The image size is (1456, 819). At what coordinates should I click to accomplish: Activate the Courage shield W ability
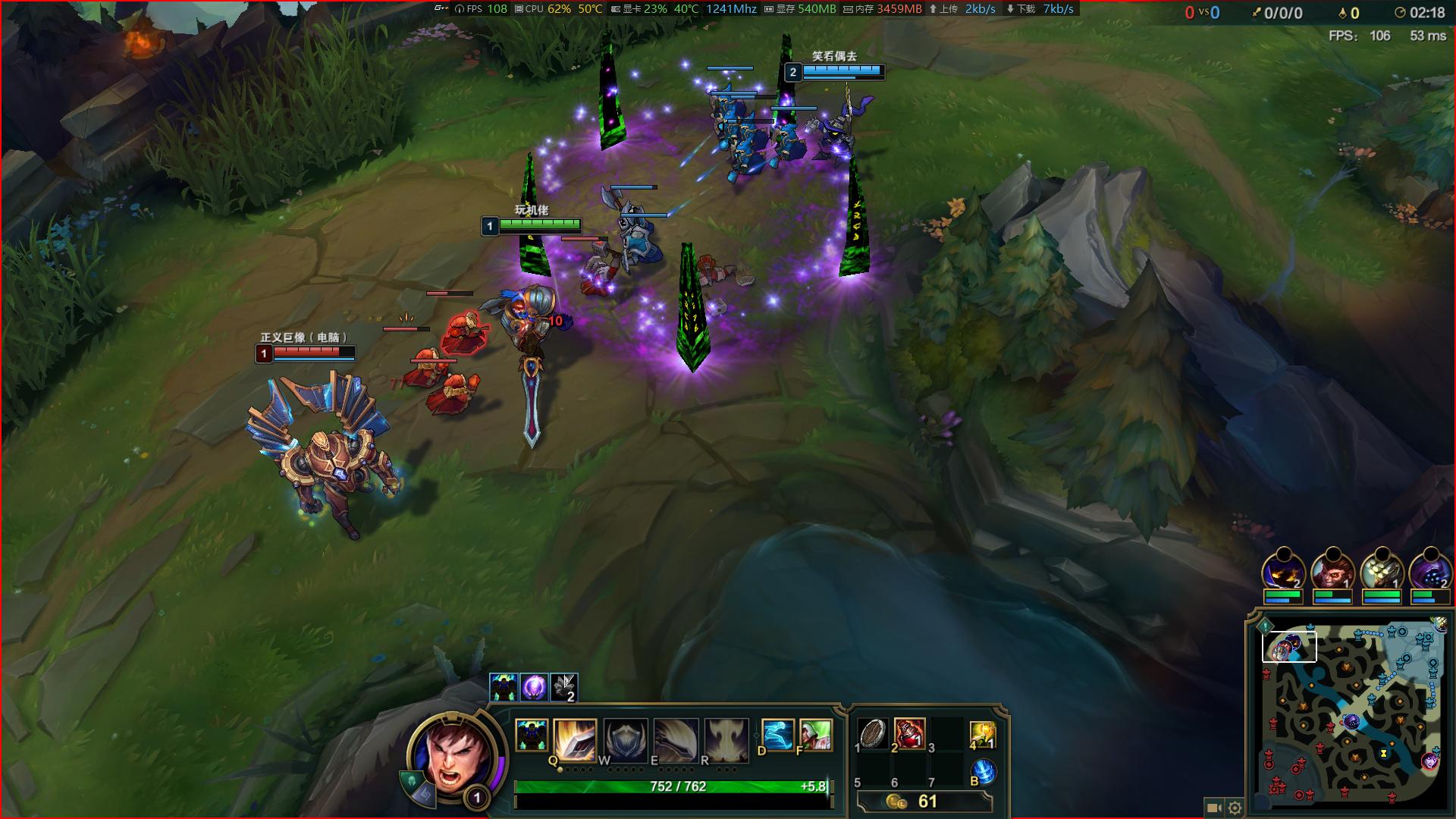625,739
